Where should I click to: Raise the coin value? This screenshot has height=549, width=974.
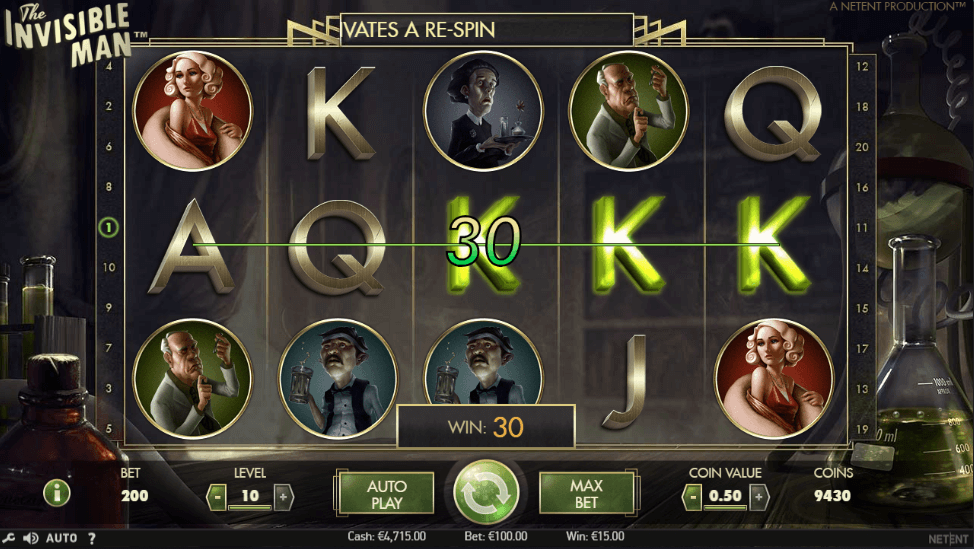[x=759, y=495]
